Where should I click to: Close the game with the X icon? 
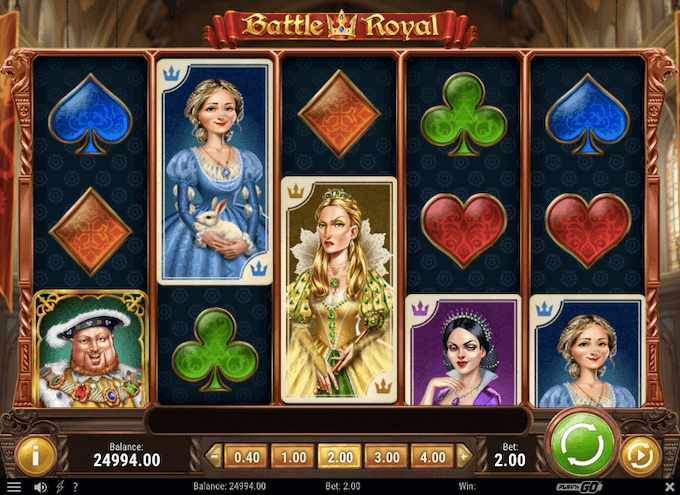[x=668, y=487]
